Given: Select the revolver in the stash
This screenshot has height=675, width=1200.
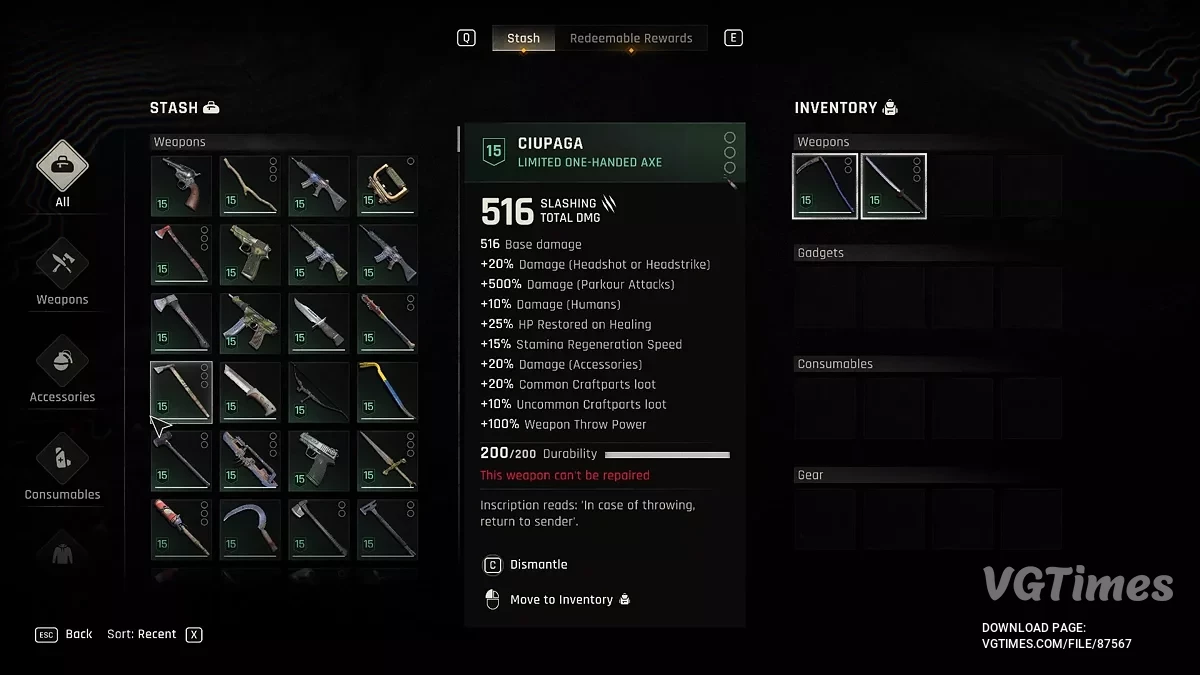Looking at the screenshot, I should [181, 186].
